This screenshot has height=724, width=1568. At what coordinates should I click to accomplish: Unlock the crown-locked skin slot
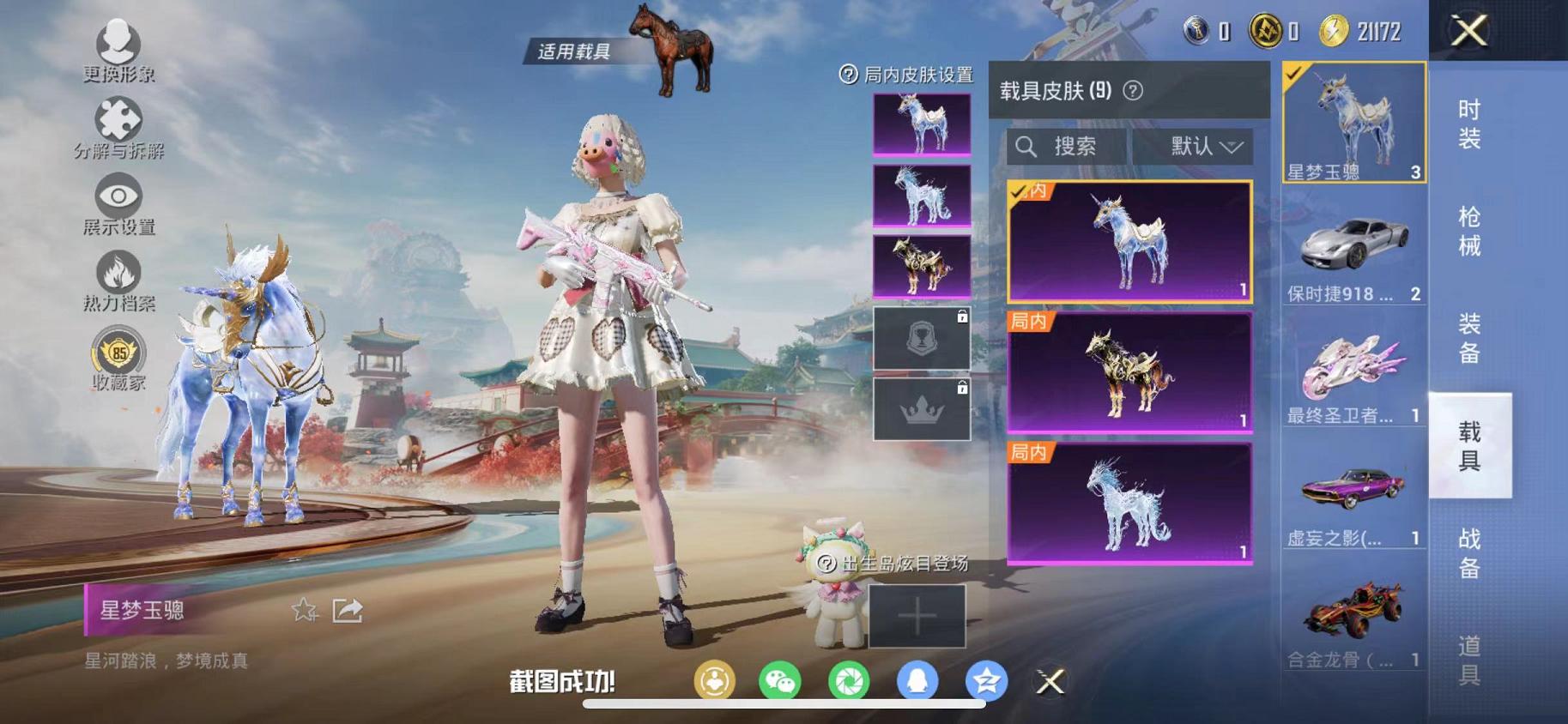click(920, 407)
